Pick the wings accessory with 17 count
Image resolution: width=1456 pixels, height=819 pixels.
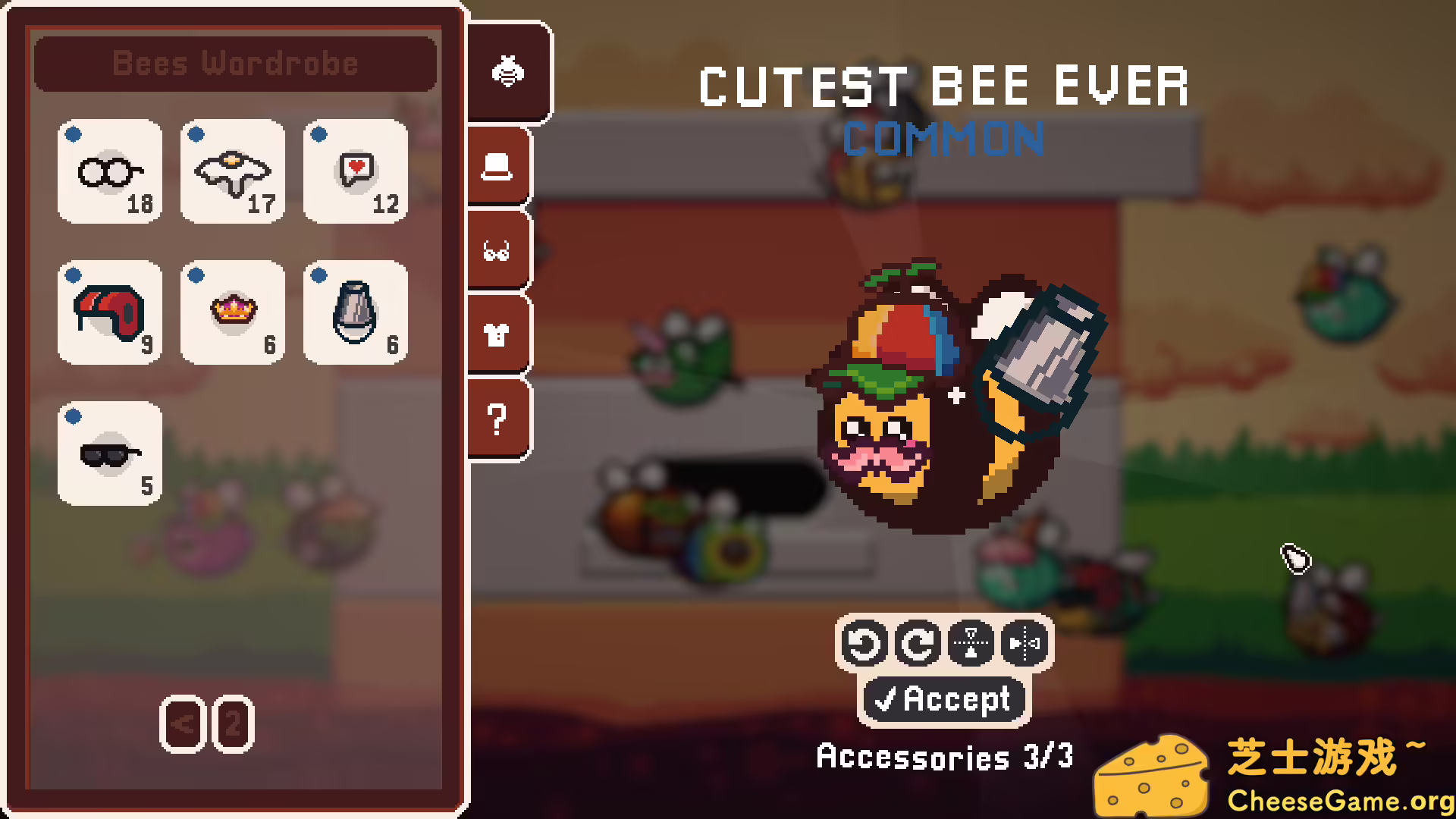click(232, 172)
